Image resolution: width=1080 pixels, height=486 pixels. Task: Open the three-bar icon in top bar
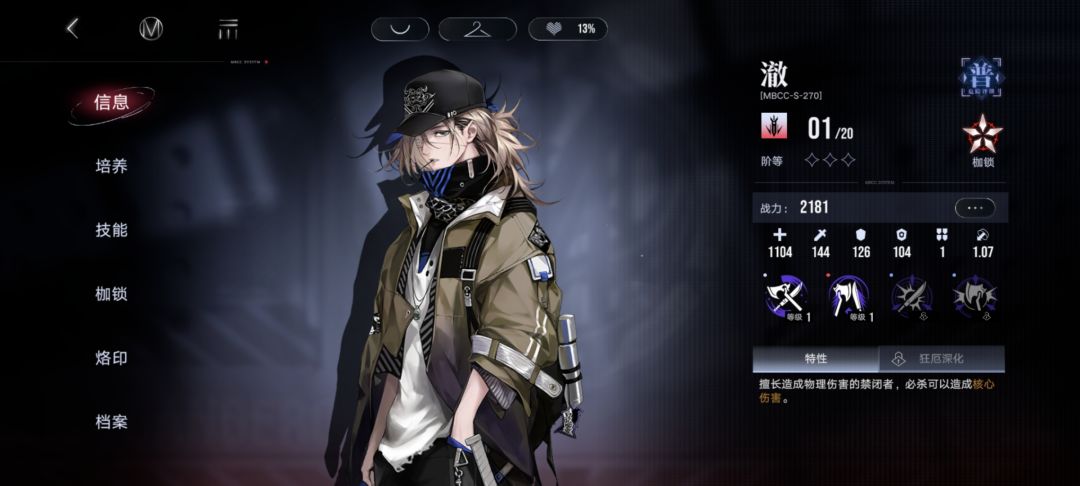[228, 29]
